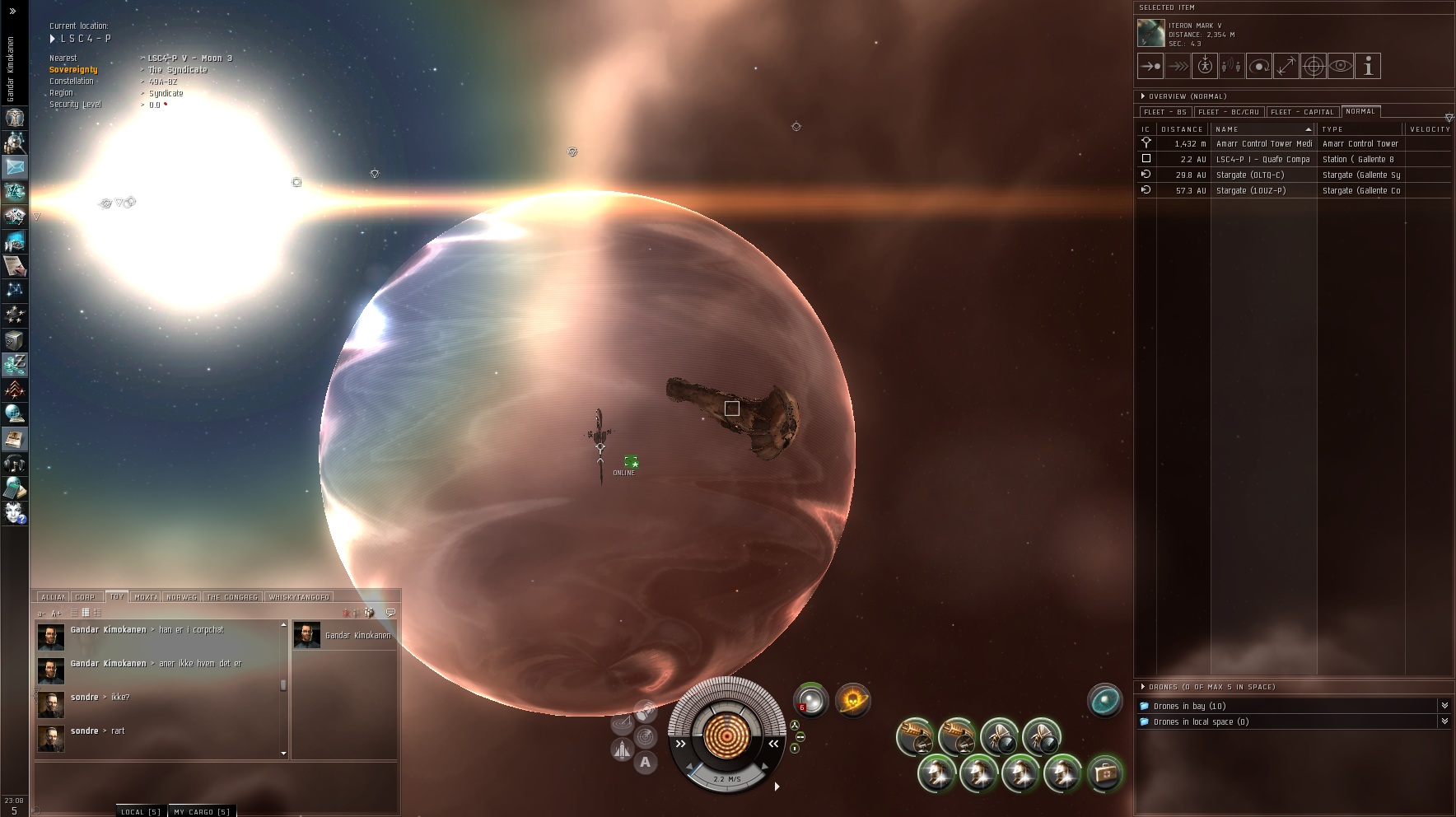Screen dimensions: 1456x817
Task: Lock target with the crosshair icon
Action: (x=1314, y=66)
